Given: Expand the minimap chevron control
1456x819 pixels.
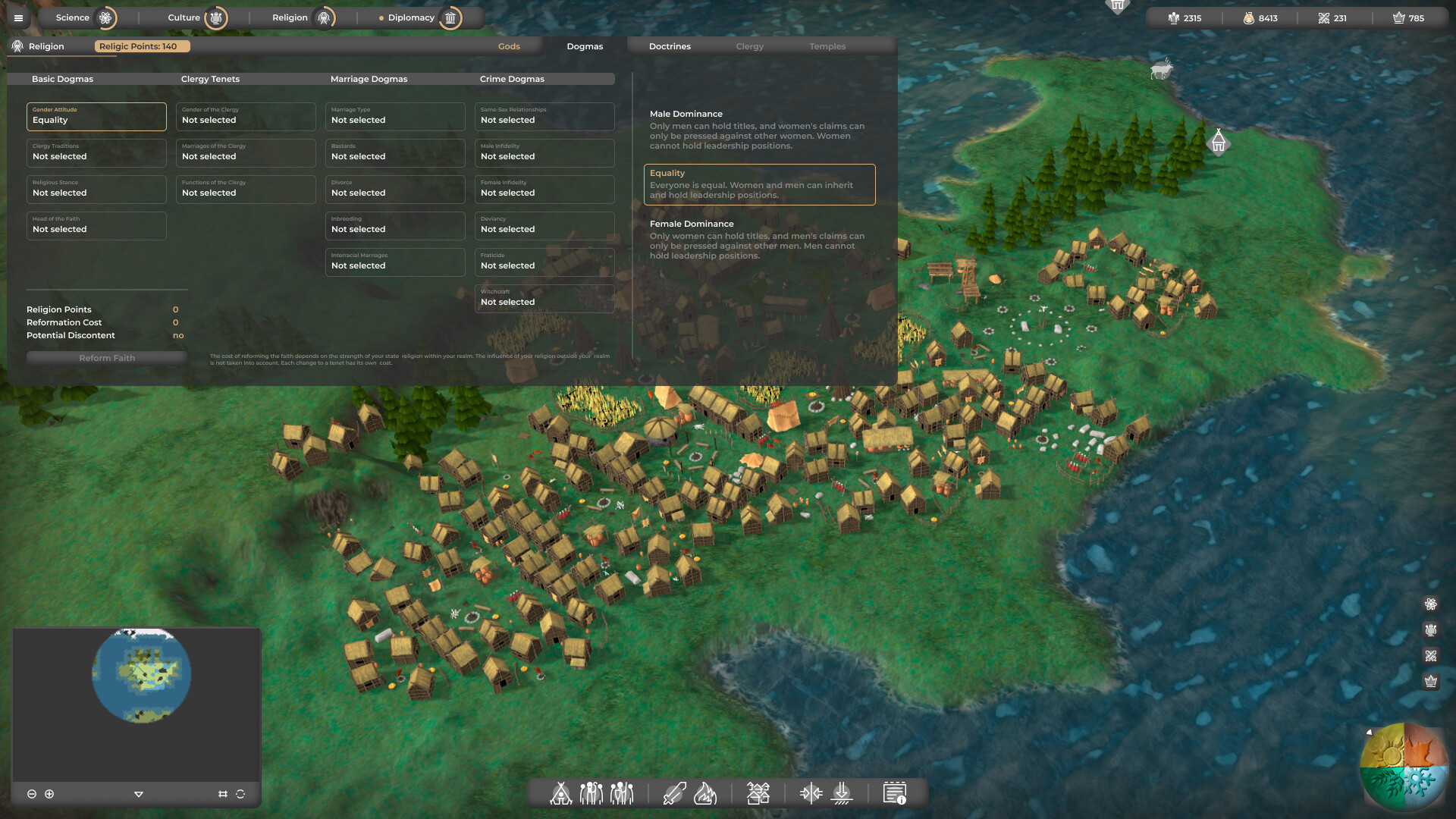Looking at the screenshot, I should [x=139, y=794].
